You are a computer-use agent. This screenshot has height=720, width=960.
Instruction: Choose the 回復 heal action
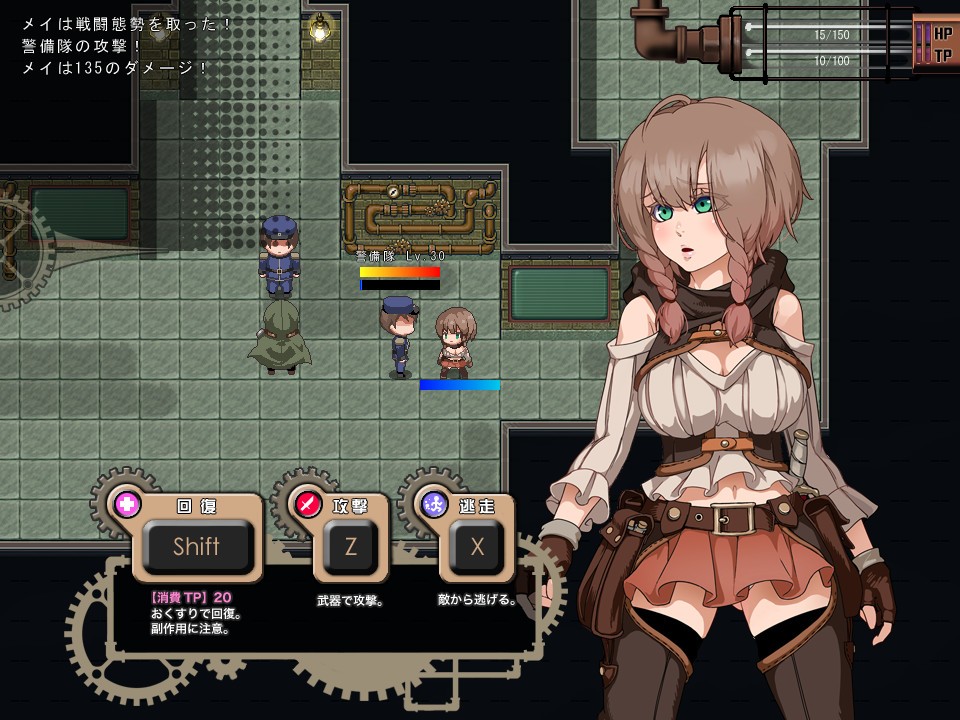click(x=196, y=547)
